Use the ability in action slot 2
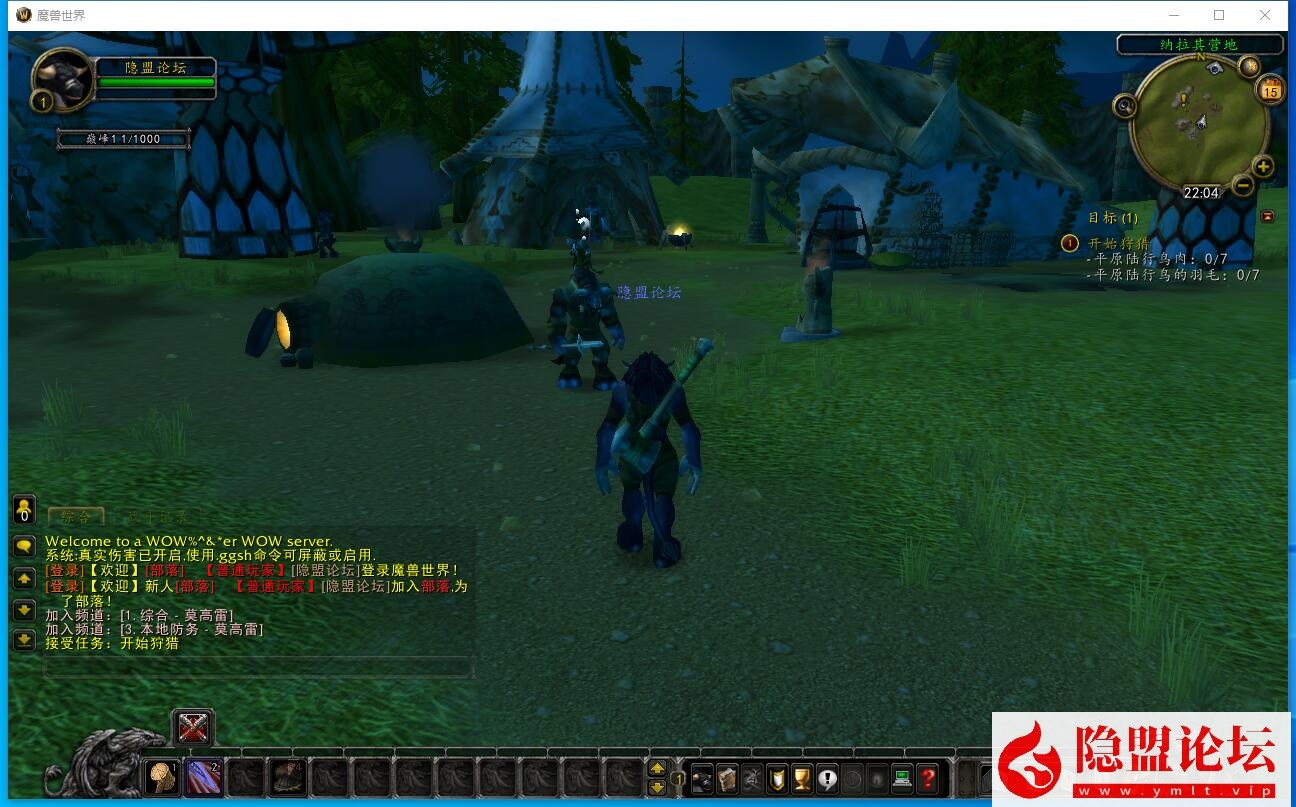Image resolution: width=1296 pixels, height=807 pixels. (x=204, y=776)
